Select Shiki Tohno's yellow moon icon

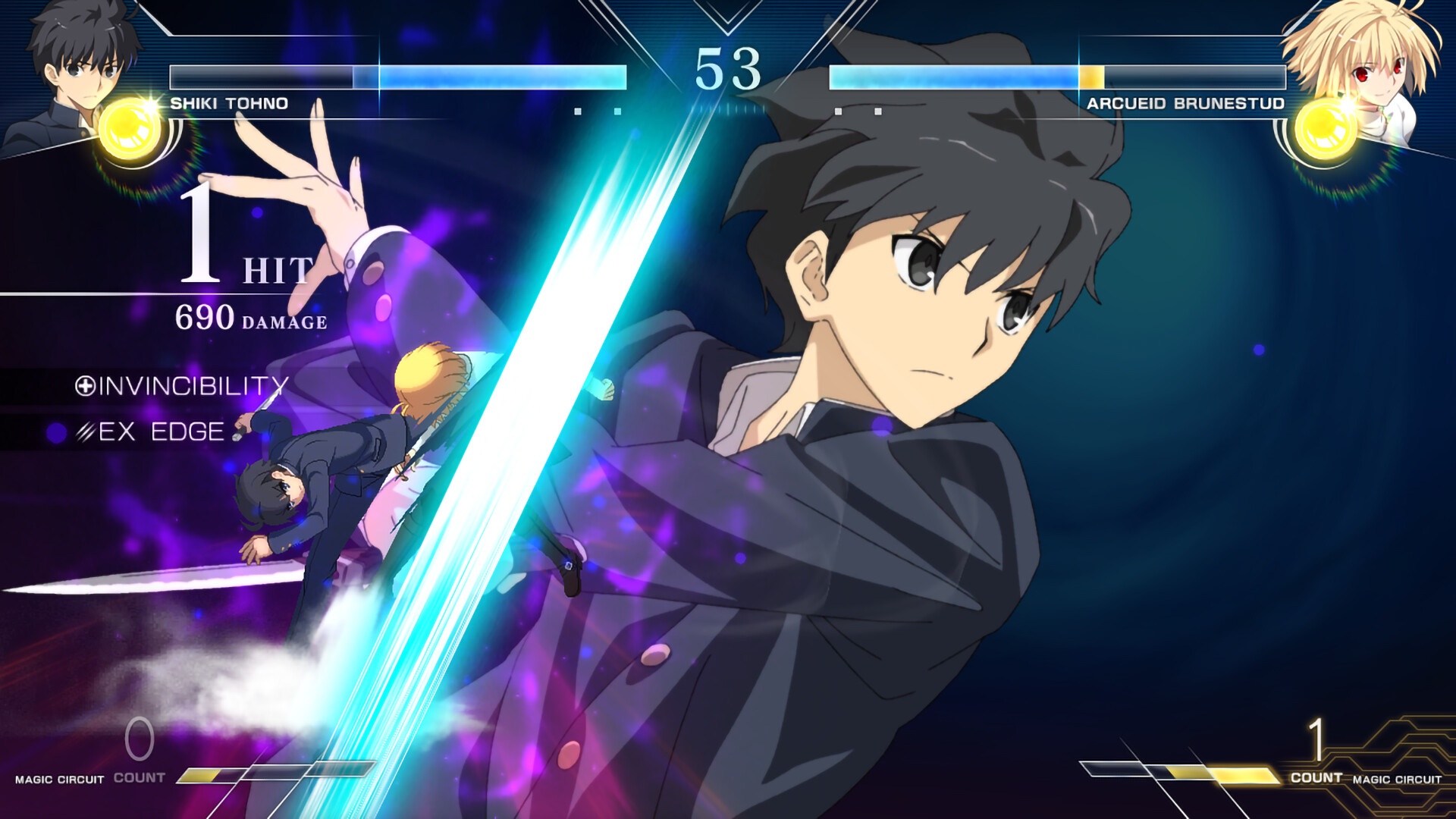[133, 130]
